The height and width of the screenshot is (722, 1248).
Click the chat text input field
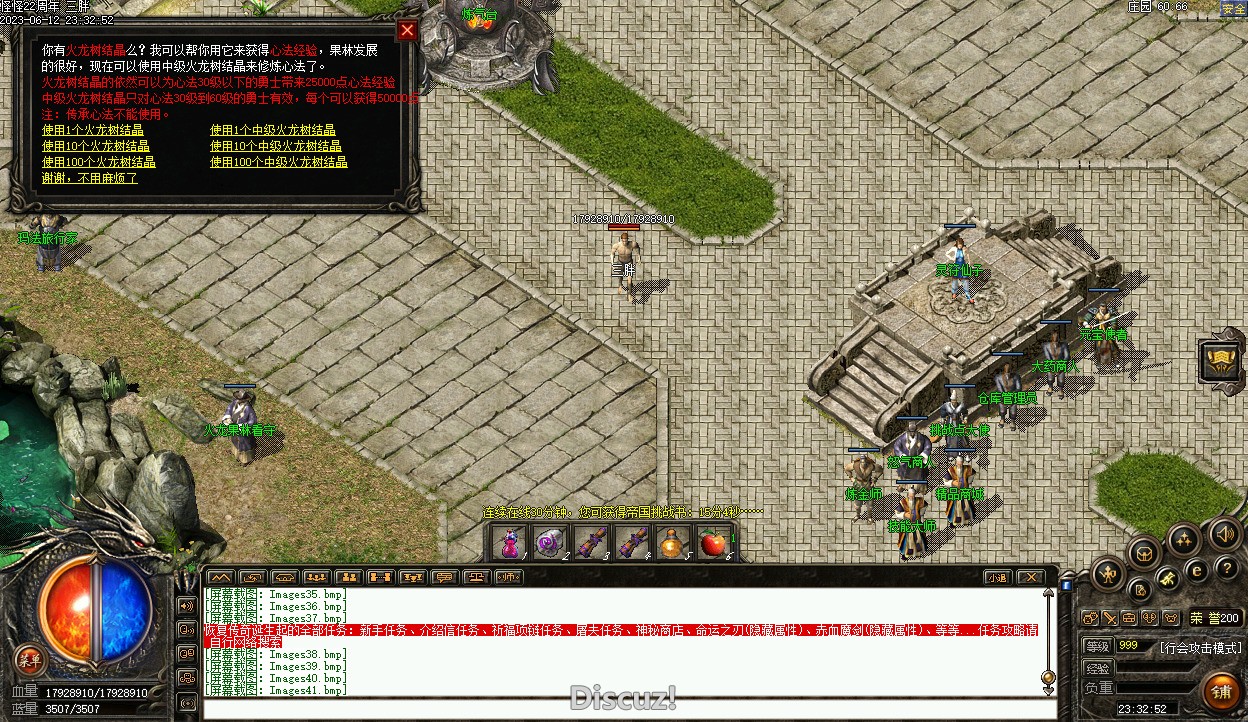tap(620, 709)
